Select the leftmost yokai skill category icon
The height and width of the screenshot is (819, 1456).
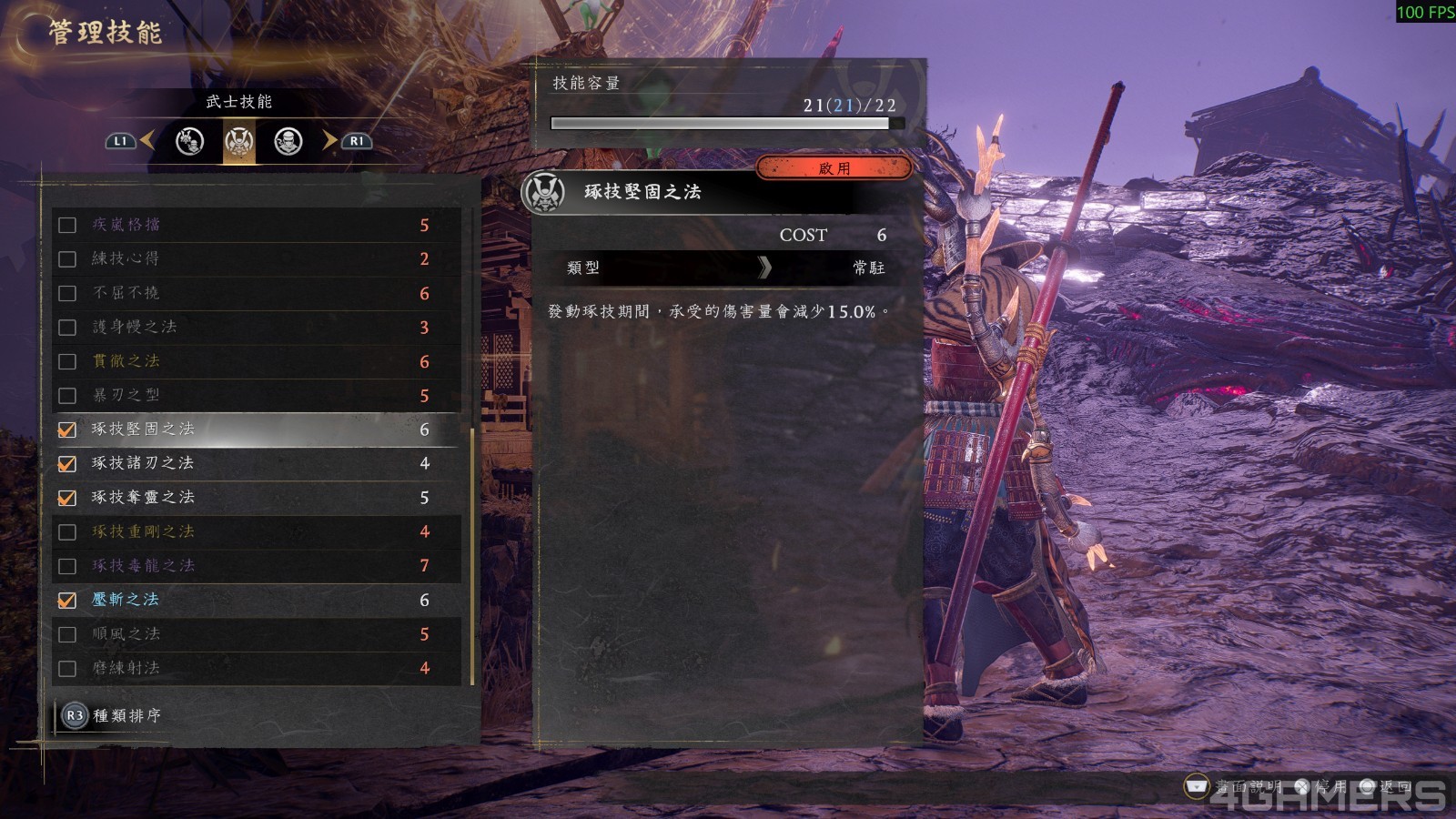coord(189,143)
